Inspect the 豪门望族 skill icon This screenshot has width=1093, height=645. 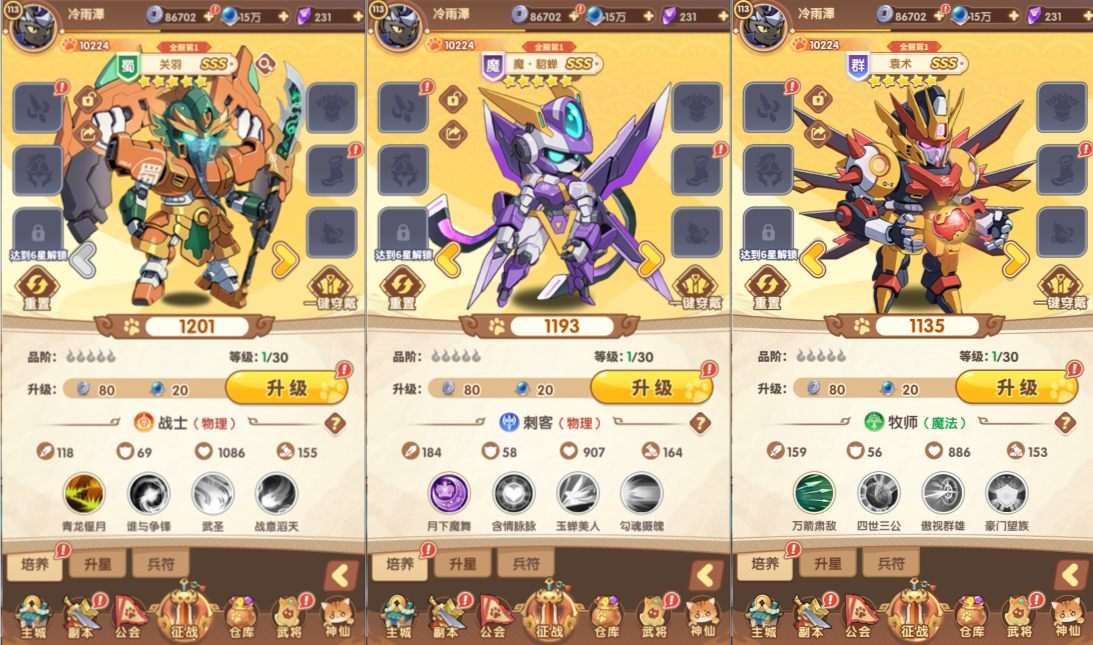point(1006,493)
